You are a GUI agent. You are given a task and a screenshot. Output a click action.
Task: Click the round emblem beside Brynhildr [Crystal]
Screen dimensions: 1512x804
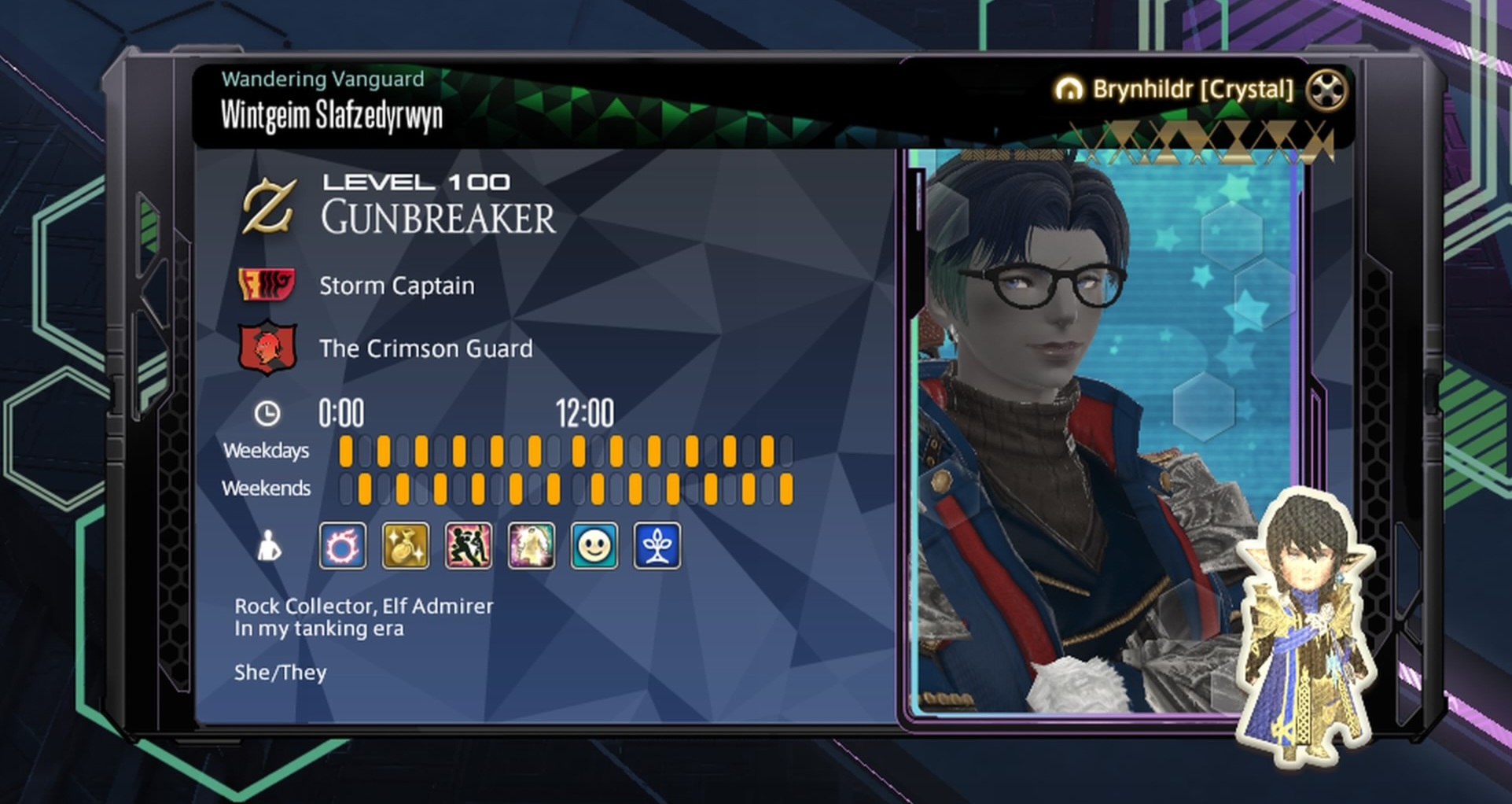coord(1326,90)
